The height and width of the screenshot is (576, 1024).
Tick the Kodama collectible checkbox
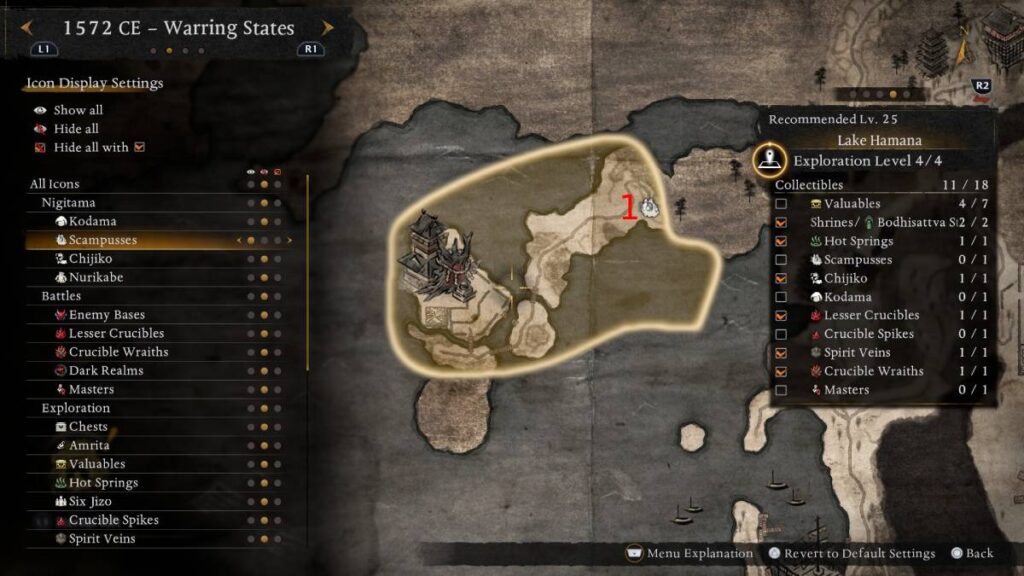pyautogui.click(x=781, y=297)
